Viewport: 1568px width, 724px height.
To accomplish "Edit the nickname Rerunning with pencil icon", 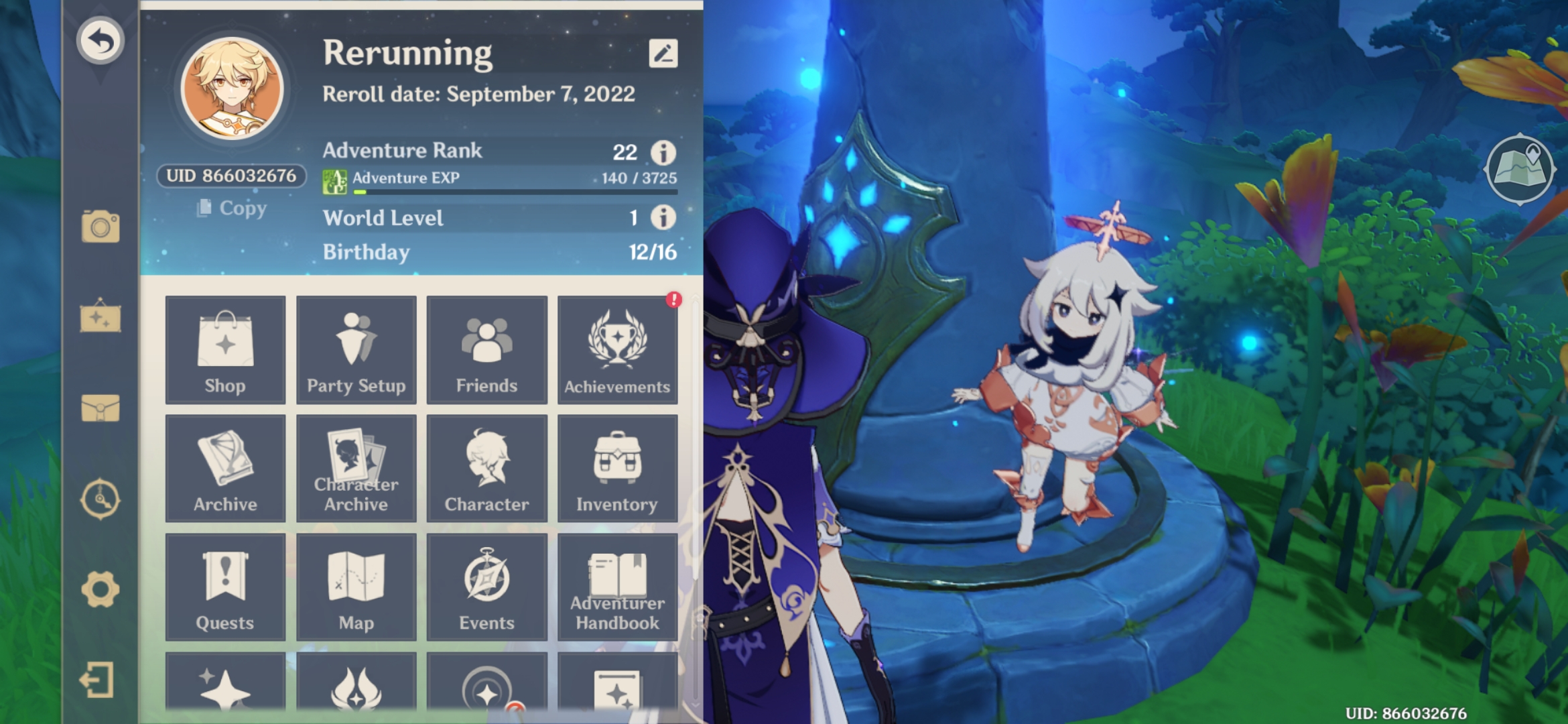I will [x=662, y=54].
